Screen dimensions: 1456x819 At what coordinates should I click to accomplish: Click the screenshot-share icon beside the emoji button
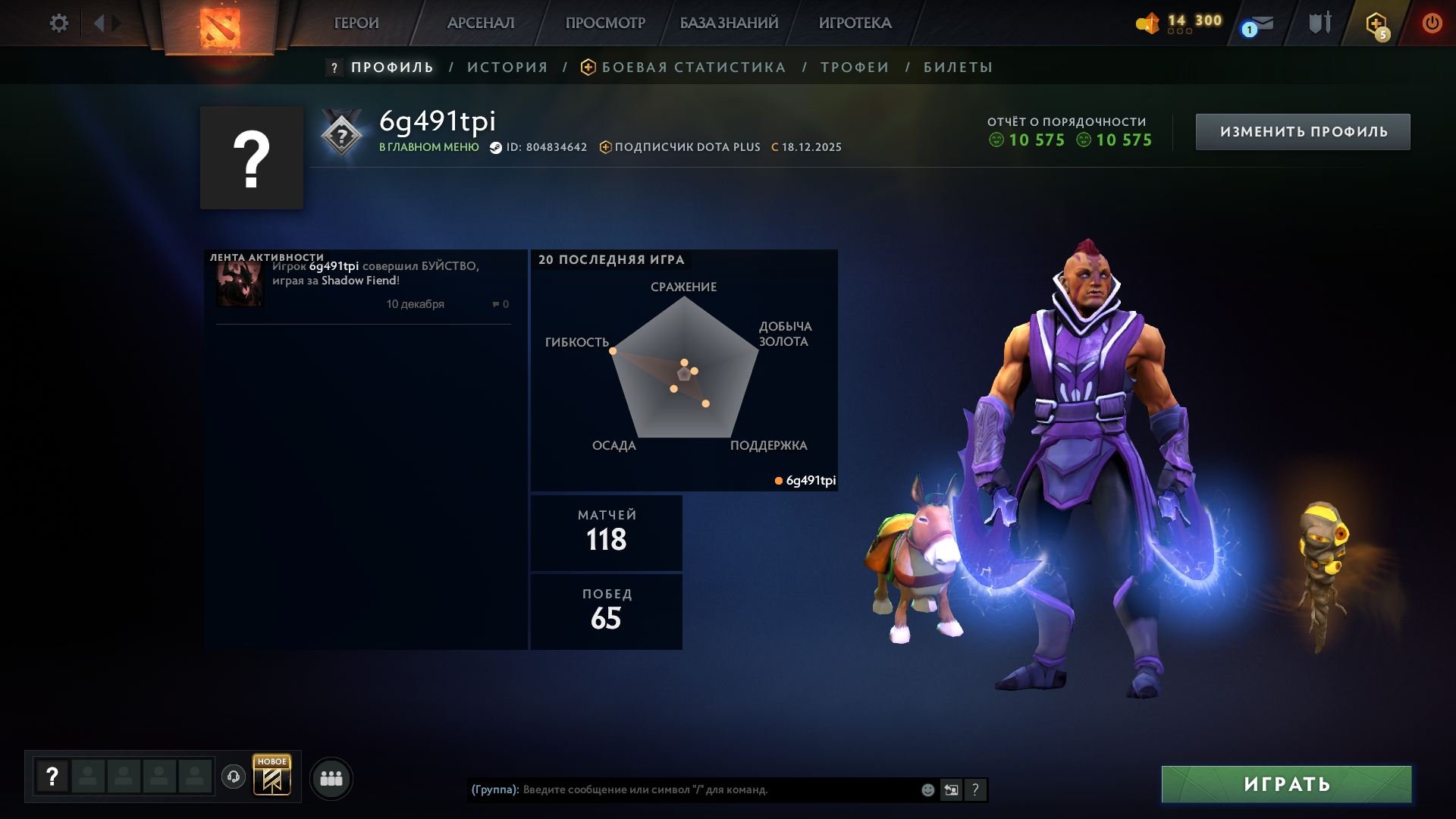952,789
